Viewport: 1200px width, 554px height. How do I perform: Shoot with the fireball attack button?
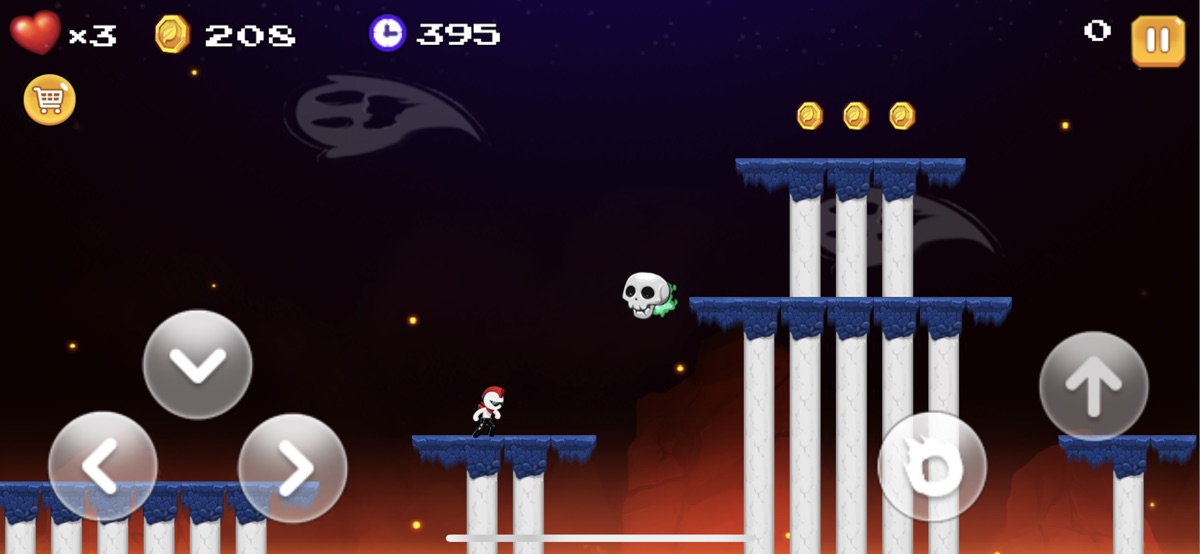coord(932,466)
